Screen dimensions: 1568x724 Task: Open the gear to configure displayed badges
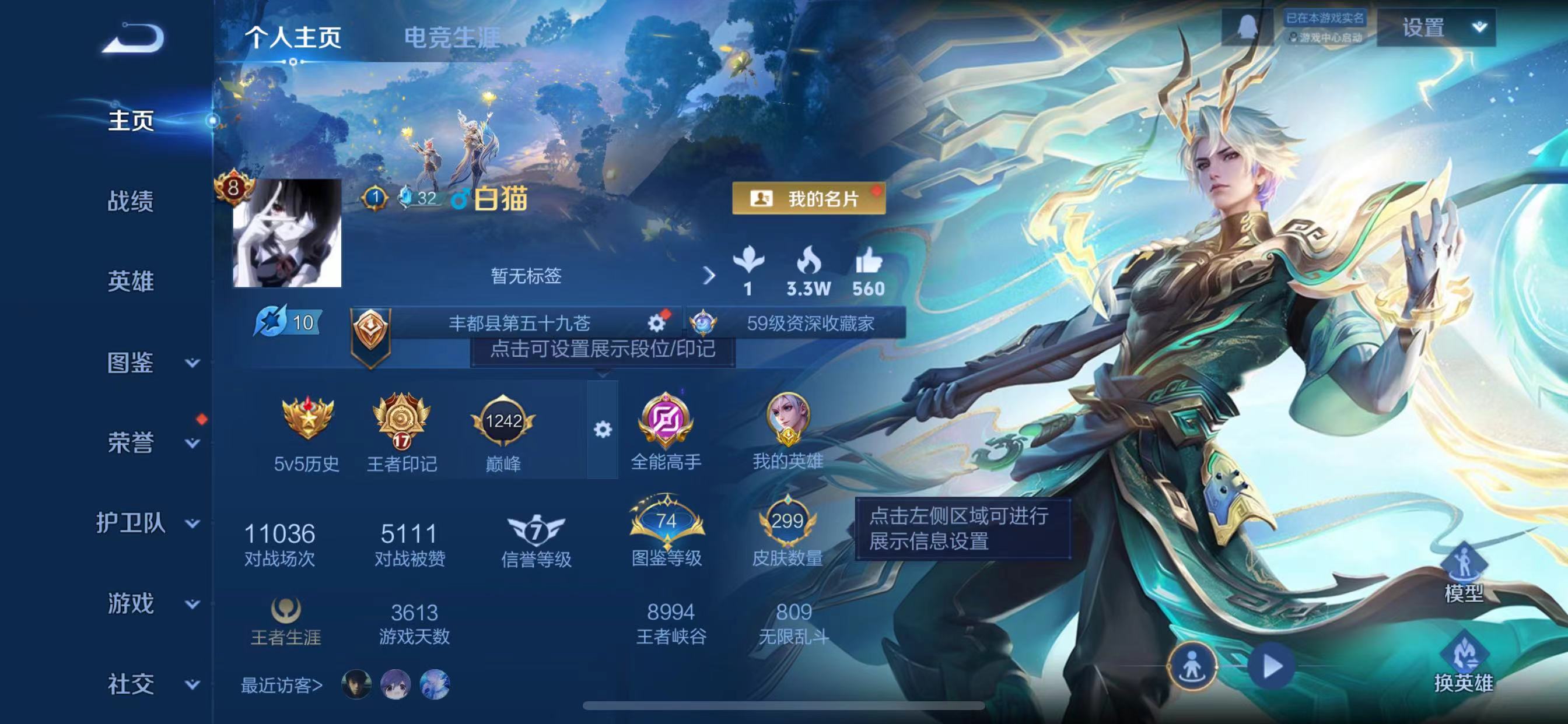602,429
